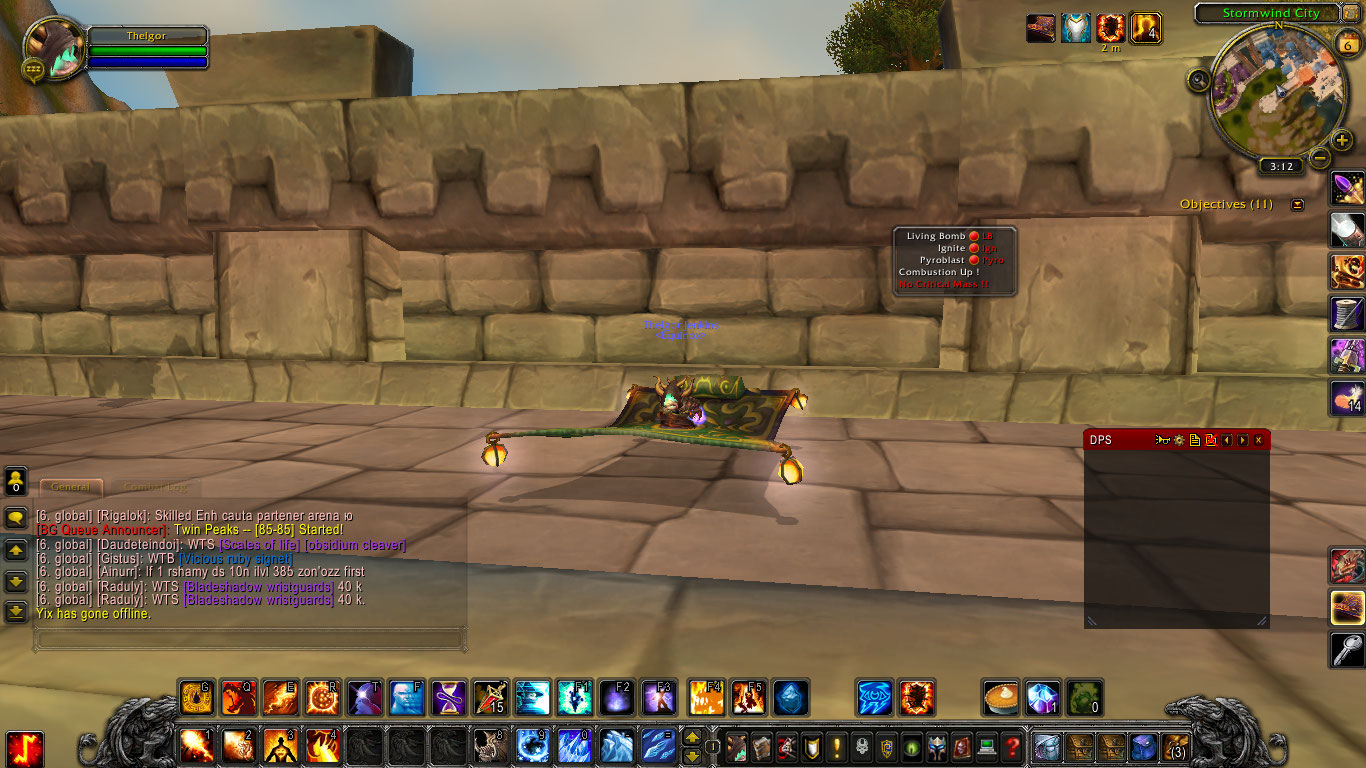
Task: Activate the Dragon's Breath ability on Q
Action: tap(238, 697)
